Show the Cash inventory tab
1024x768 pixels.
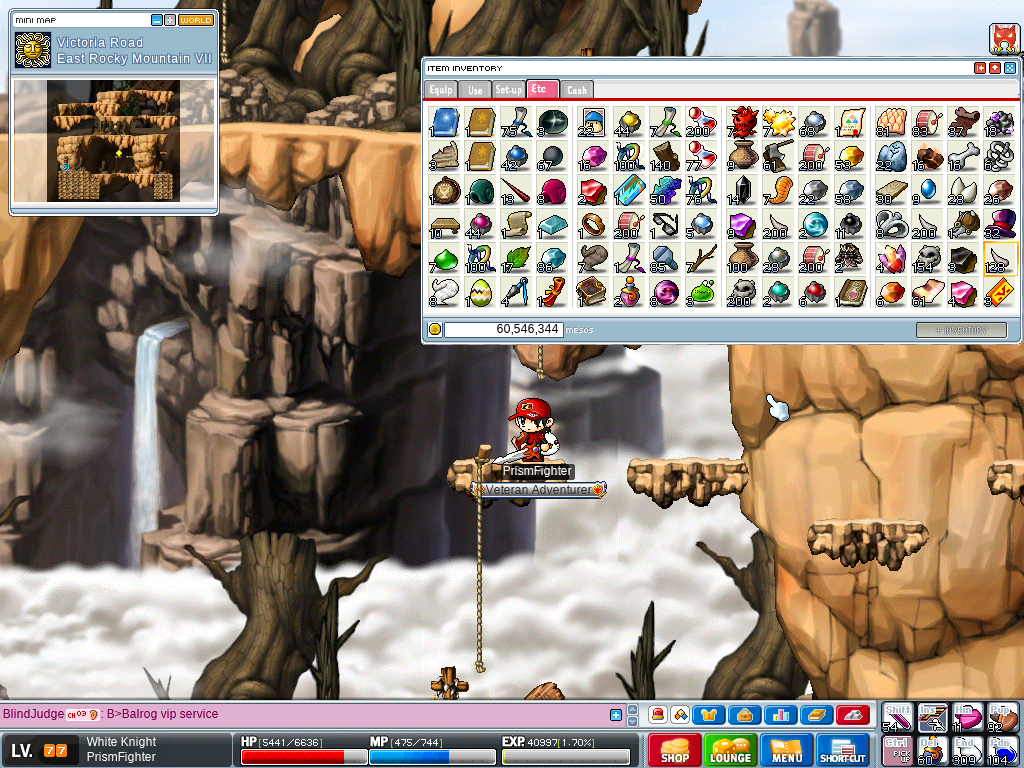577,90
